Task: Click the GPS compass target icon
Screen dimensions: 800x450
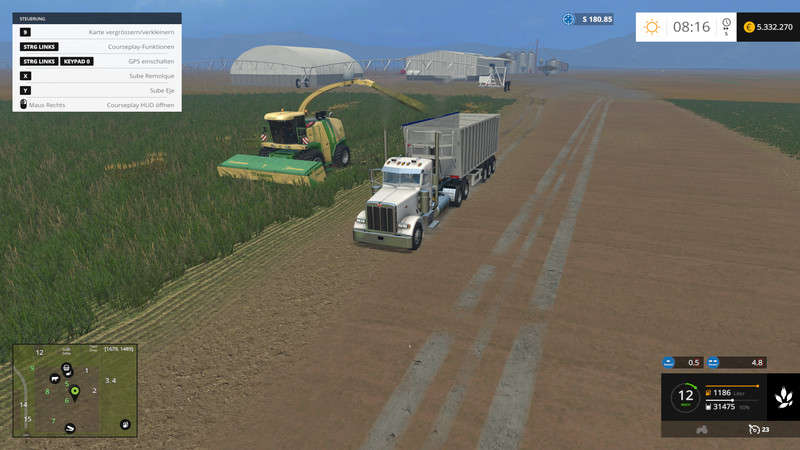Action: click(x=569, y=19)
